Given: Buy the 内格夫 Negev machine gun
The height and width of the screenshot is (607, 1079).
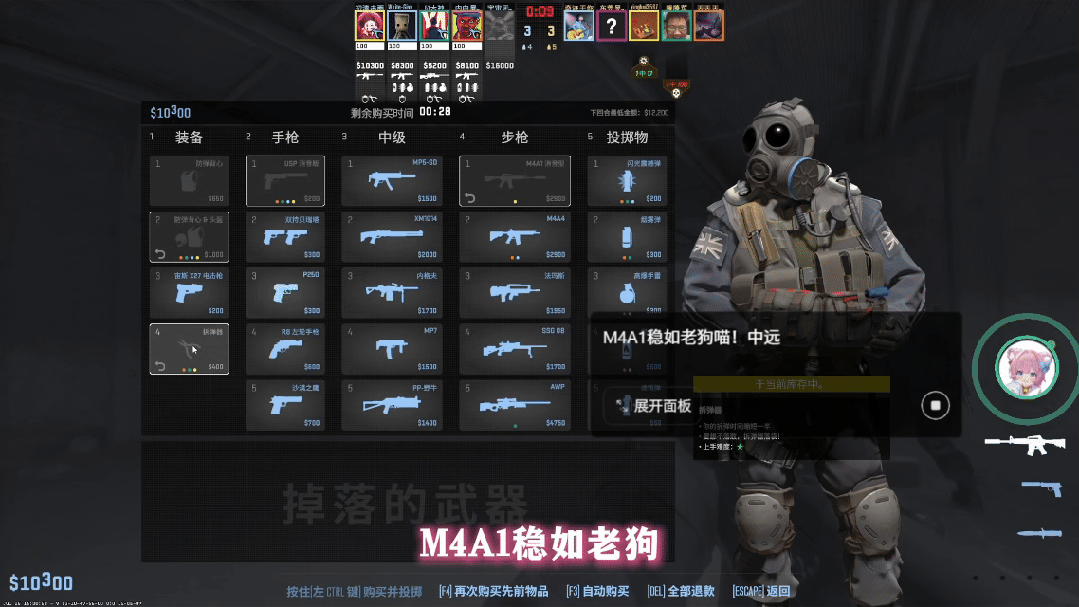Looking at the screenshot, I should [391, 293].
